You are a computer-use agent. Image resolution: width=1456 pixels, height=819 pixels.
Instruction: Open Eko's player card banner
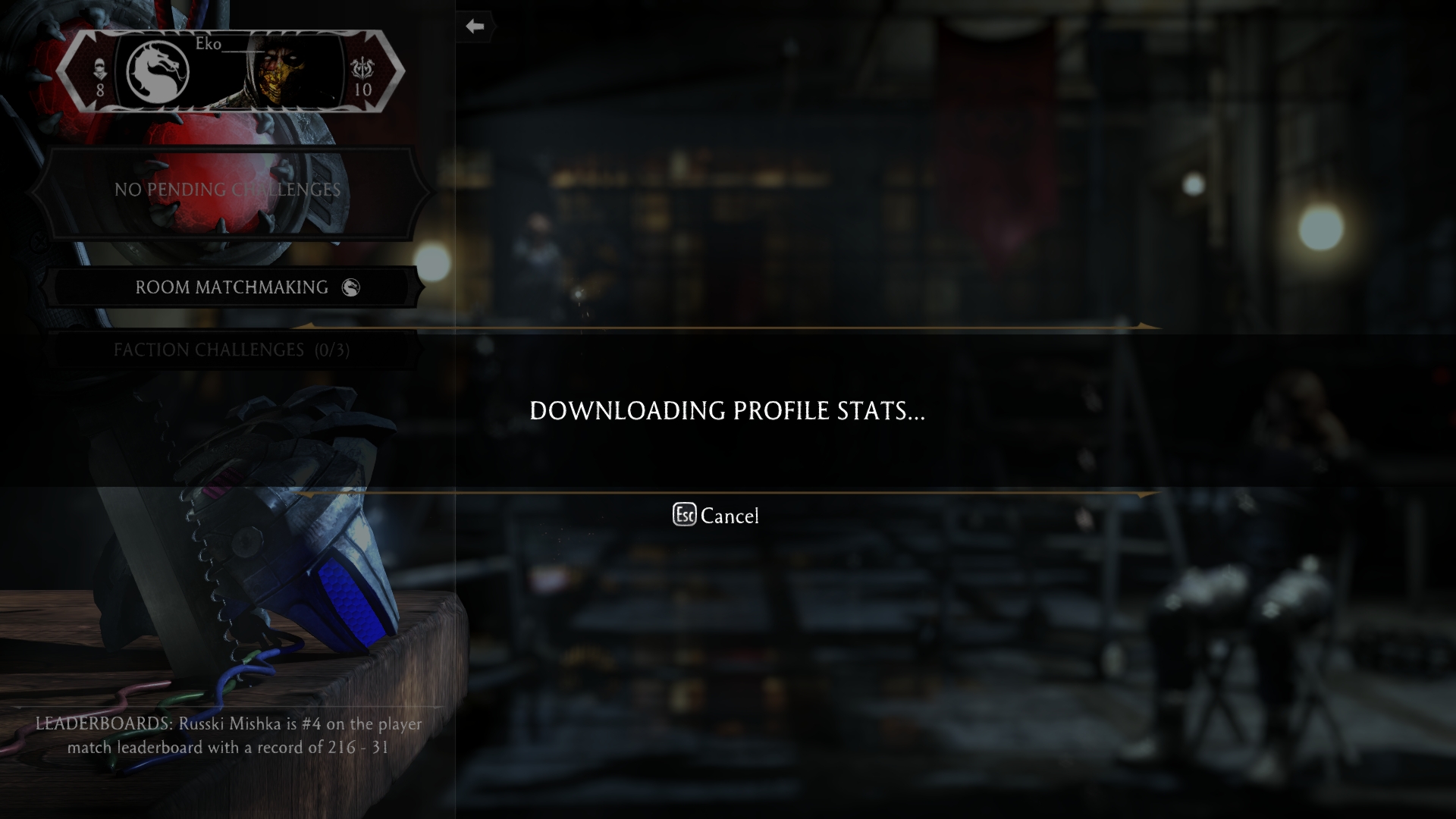tap(230, 71)
